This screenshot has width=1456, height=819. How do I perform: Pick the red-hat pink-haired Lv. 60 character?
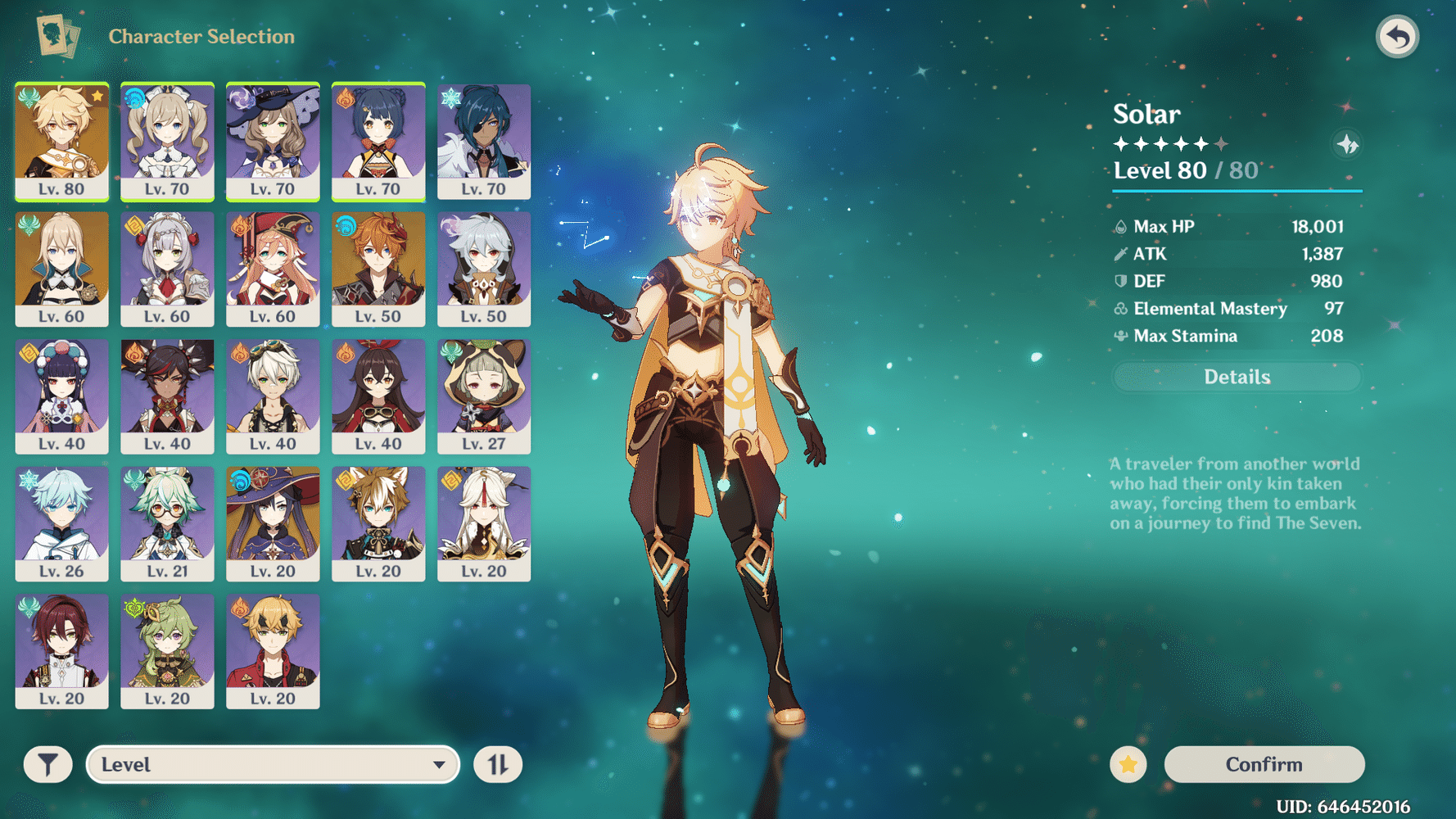273,269
